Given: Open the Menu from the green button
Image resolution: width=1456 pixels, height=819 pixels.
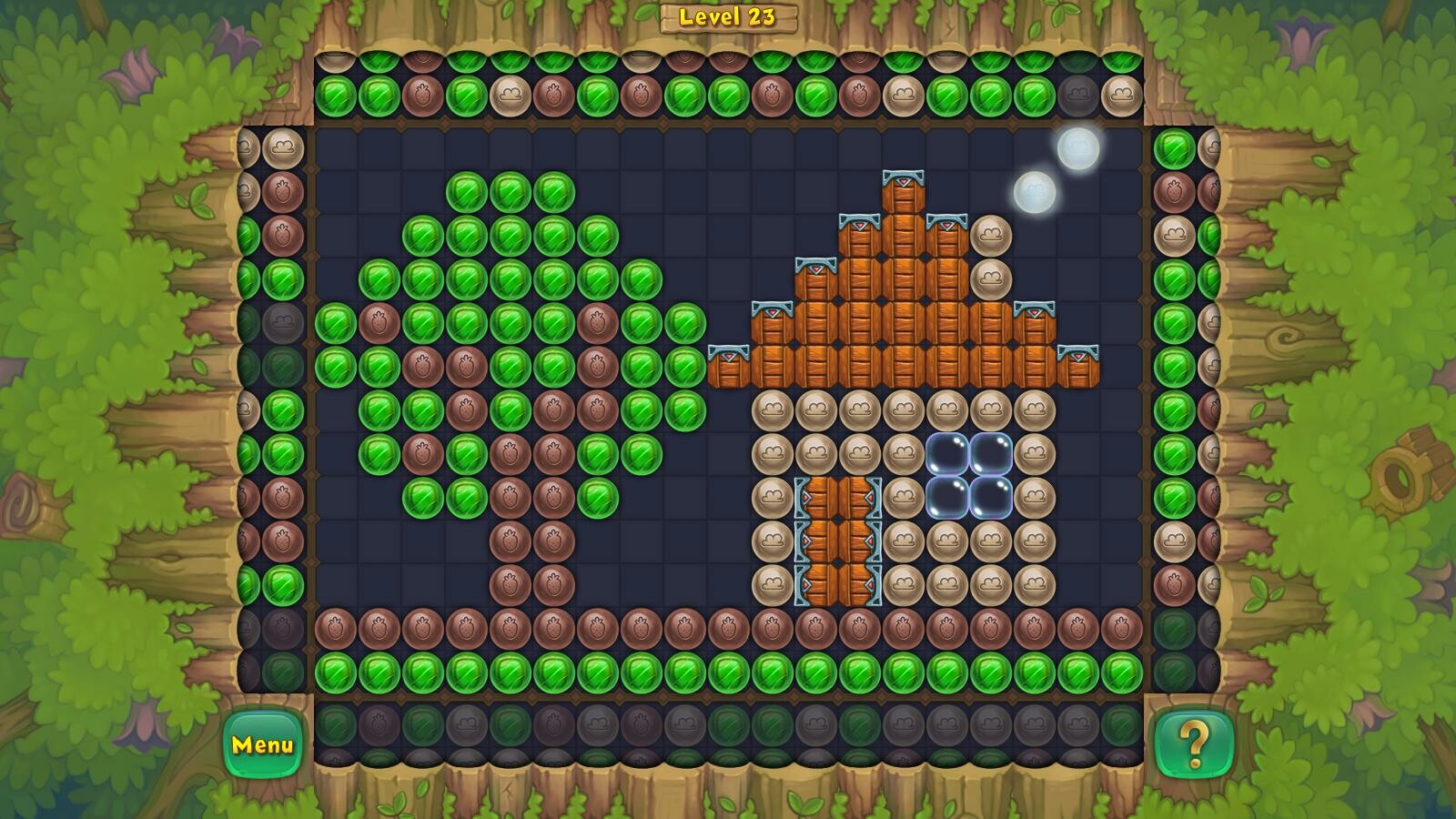Looking at the screenshot, I should click(264, 746).
